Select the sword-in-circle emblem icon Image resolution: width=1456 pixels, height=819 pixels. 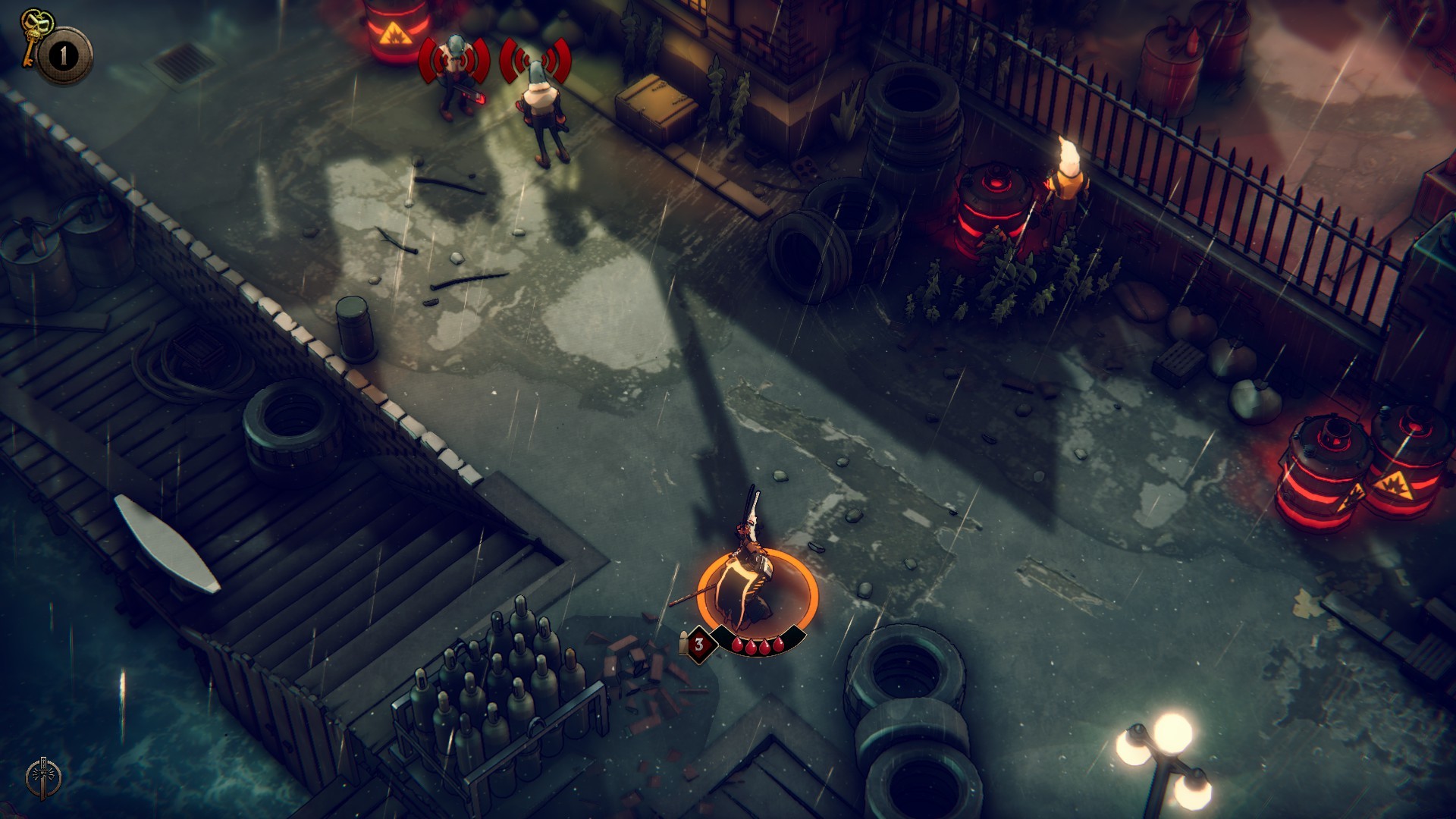[43, 777]
